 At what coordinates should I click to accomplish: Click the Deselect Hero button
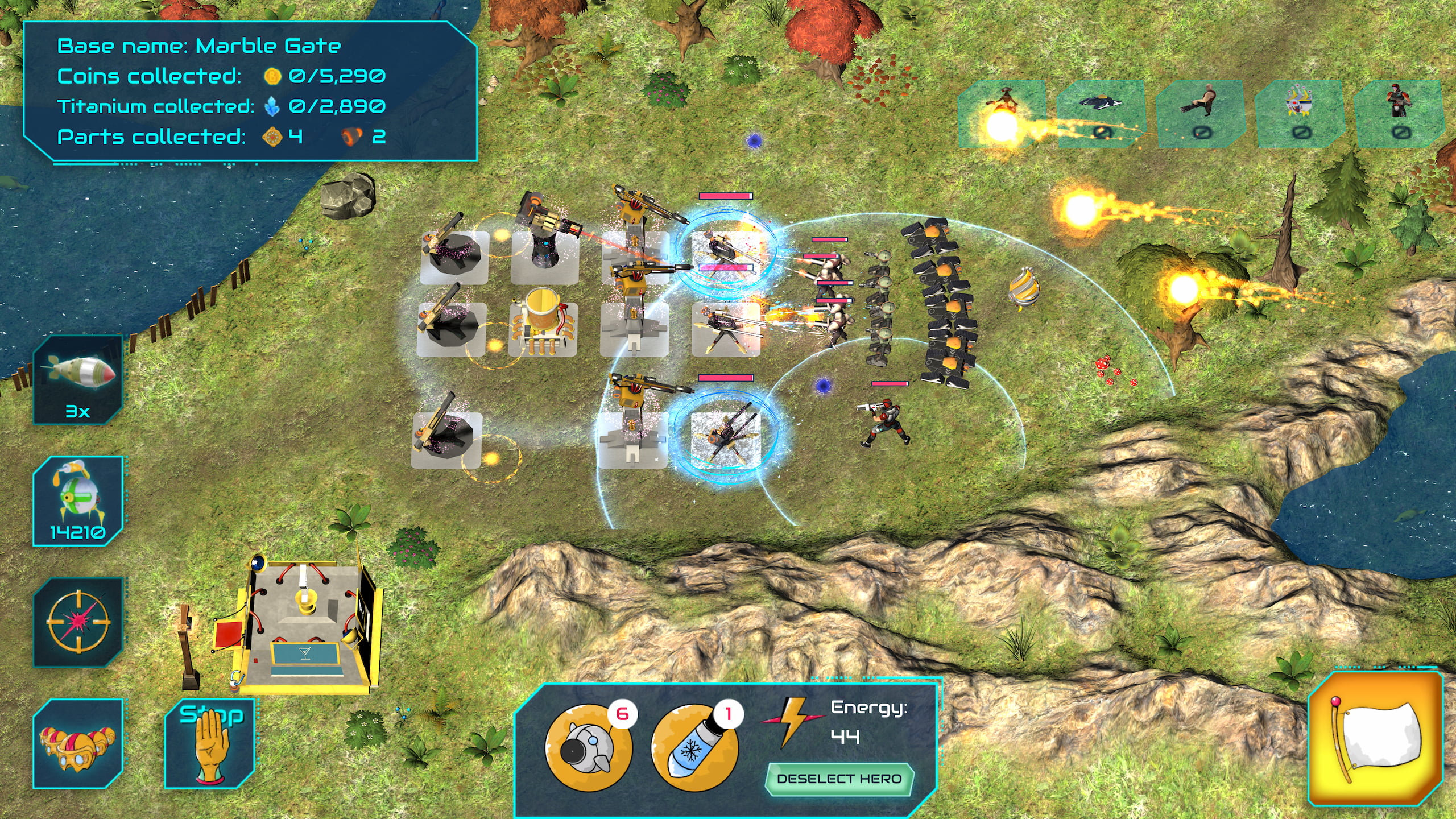839,779
